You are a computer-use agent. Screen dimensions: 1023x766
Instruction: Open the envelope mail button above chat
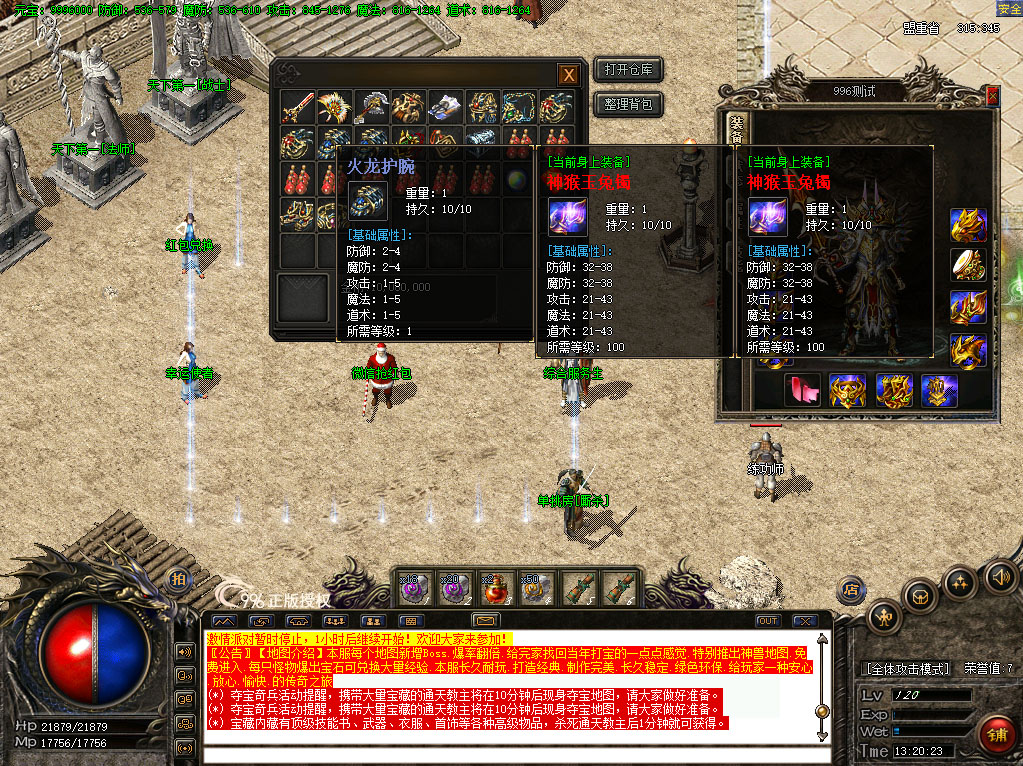click(486, 621)
